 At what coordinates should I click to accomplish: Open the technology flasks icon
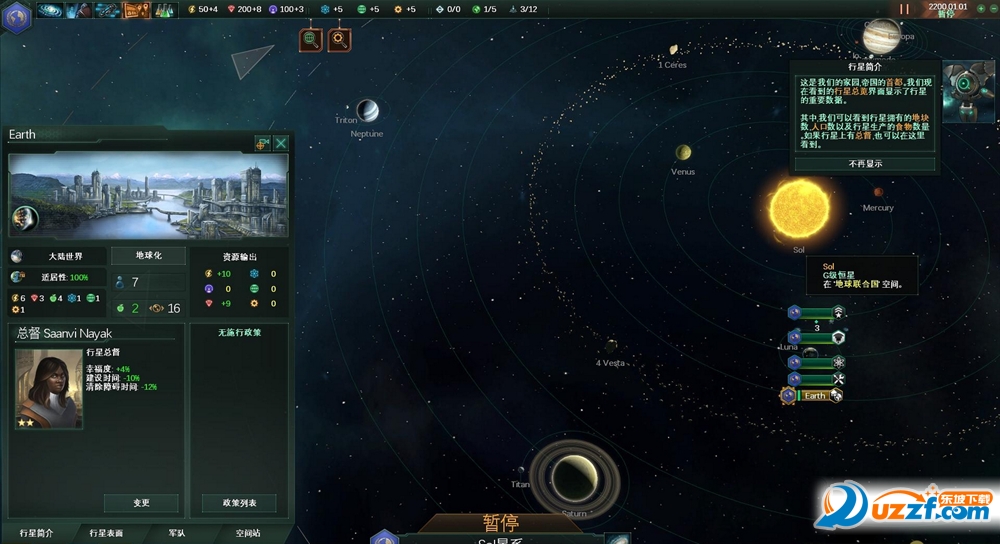[164, 10]
